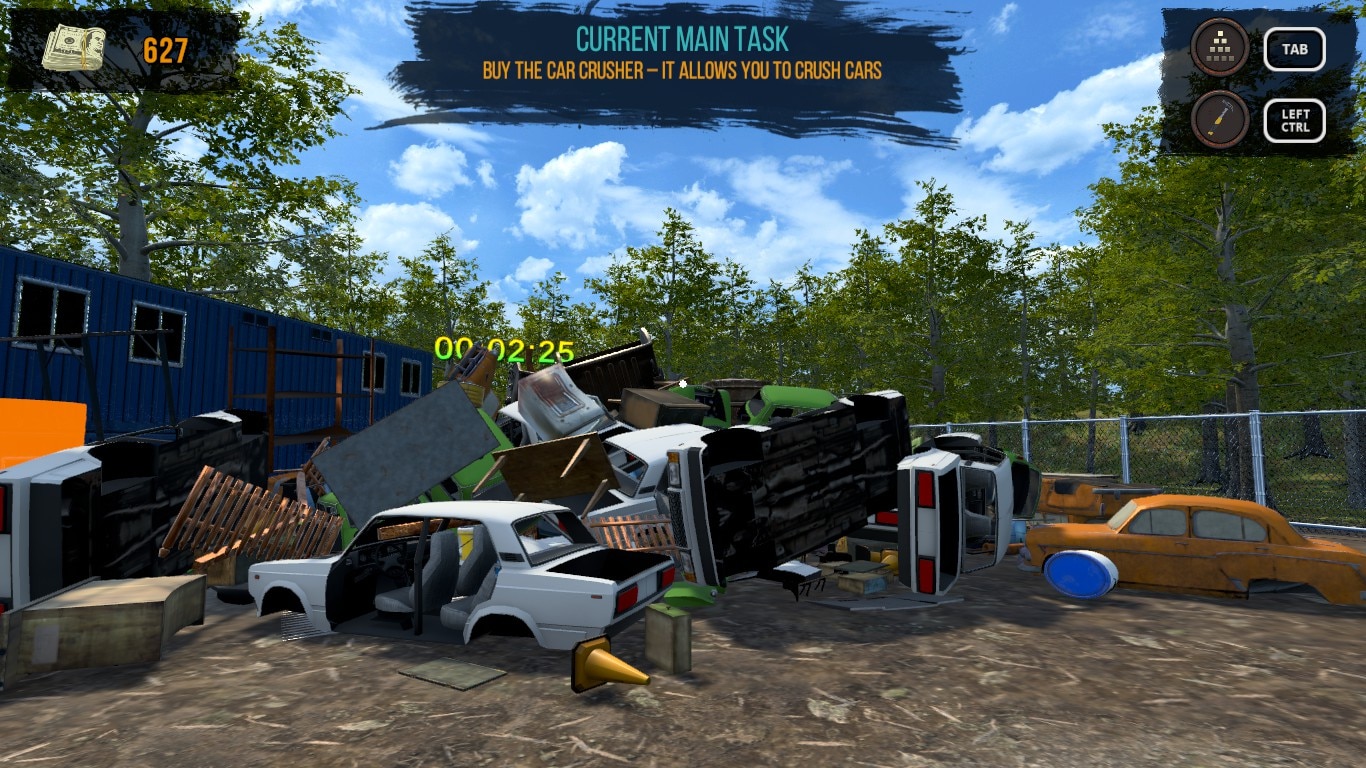This screenshot has height=768, width=1366.
Task: Click the Current Main Task objective banner
Action: pyautogui.click(x=682, y=55)
